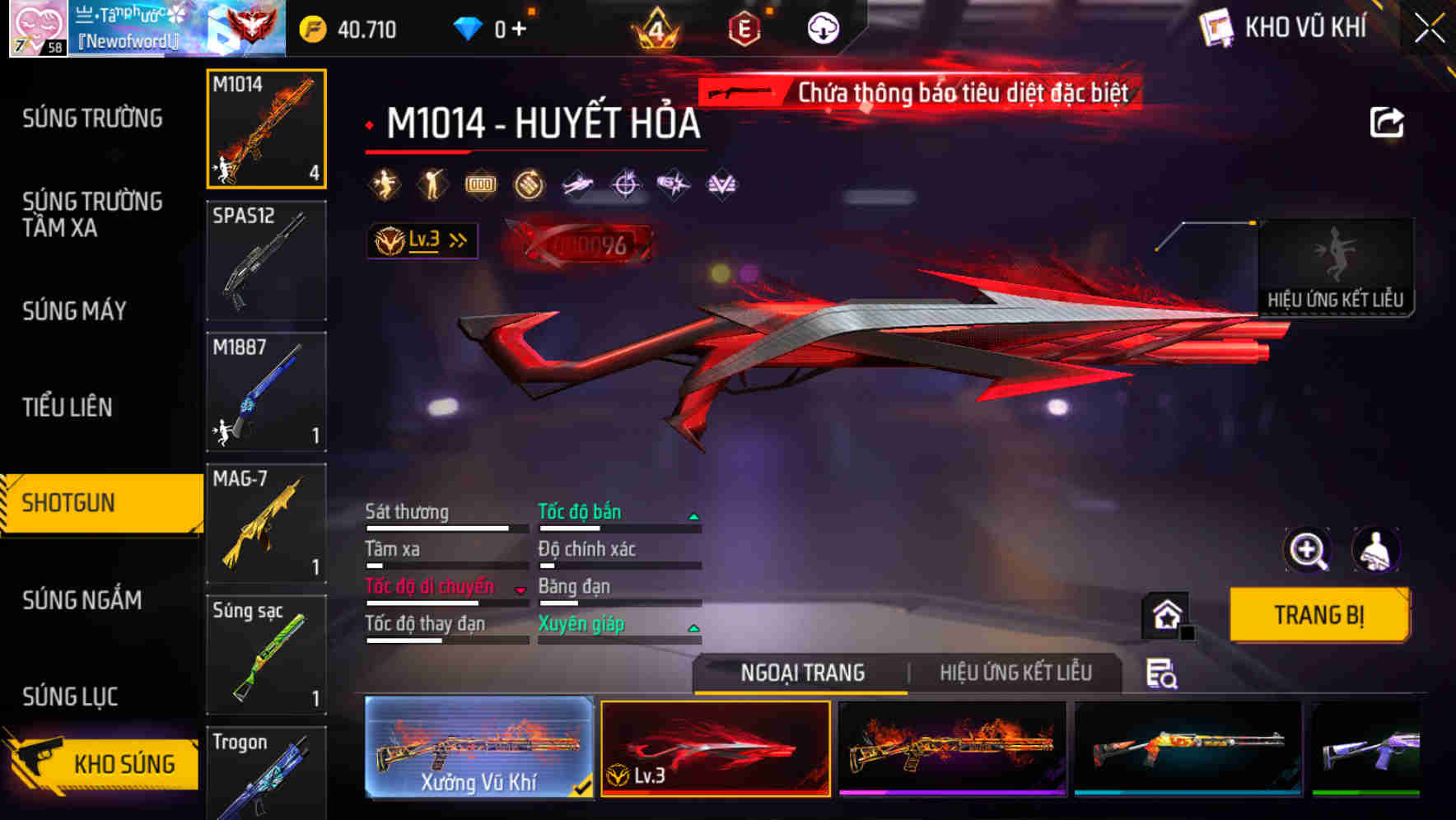Image resolution: width=1456 pixels, height=820 pixels.
Task: Select the SÚNG NGẮM category in sidebar
Action: coord(82,600)
